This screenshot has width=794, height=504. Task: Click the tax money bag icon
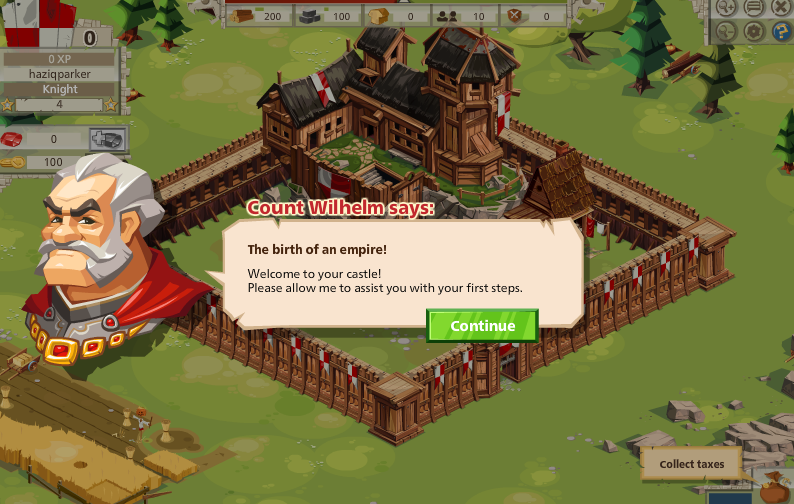pos(773,491)
